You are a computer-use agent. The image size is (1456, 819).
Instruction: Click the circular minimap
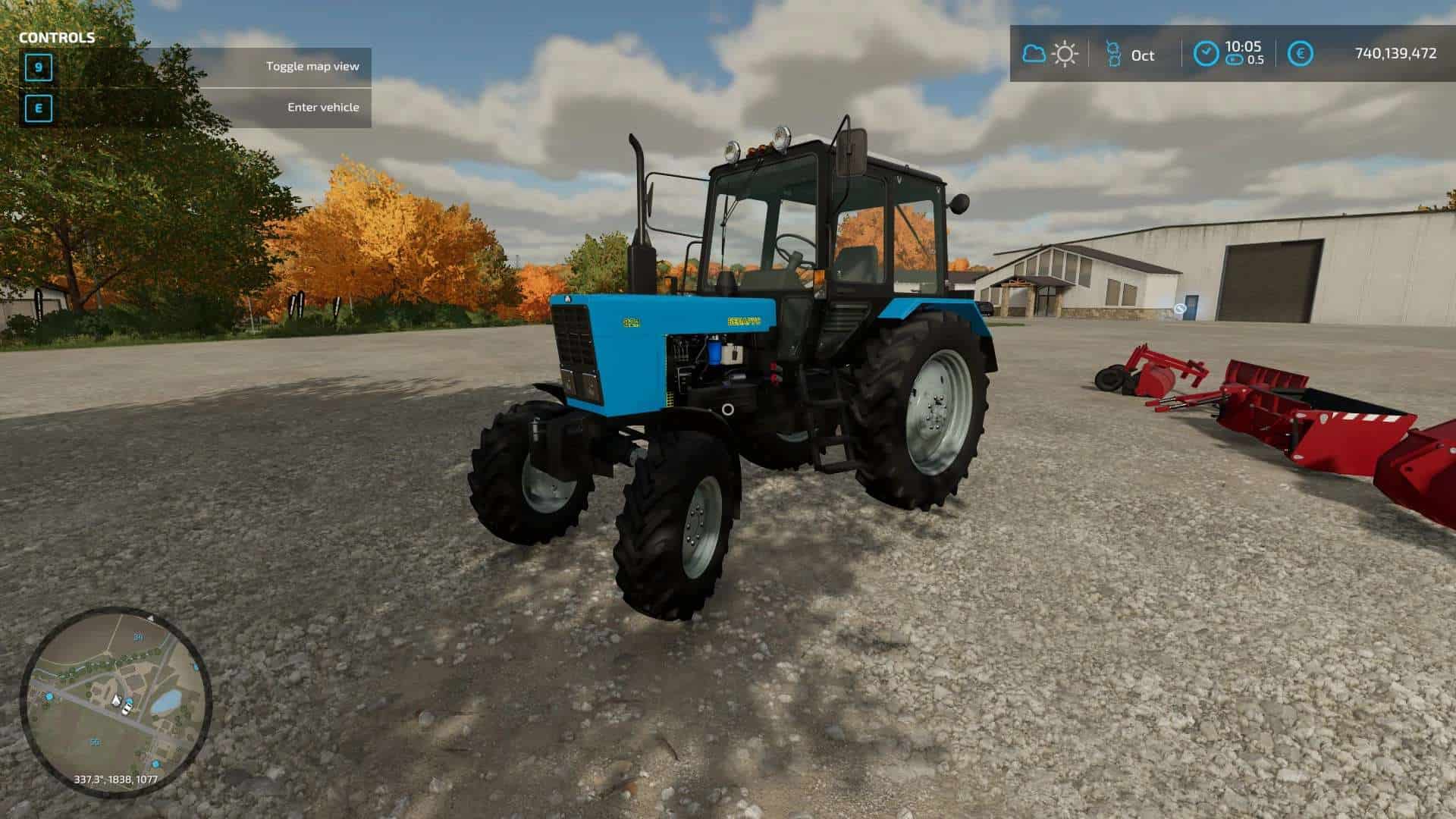(x=115, y=701)
